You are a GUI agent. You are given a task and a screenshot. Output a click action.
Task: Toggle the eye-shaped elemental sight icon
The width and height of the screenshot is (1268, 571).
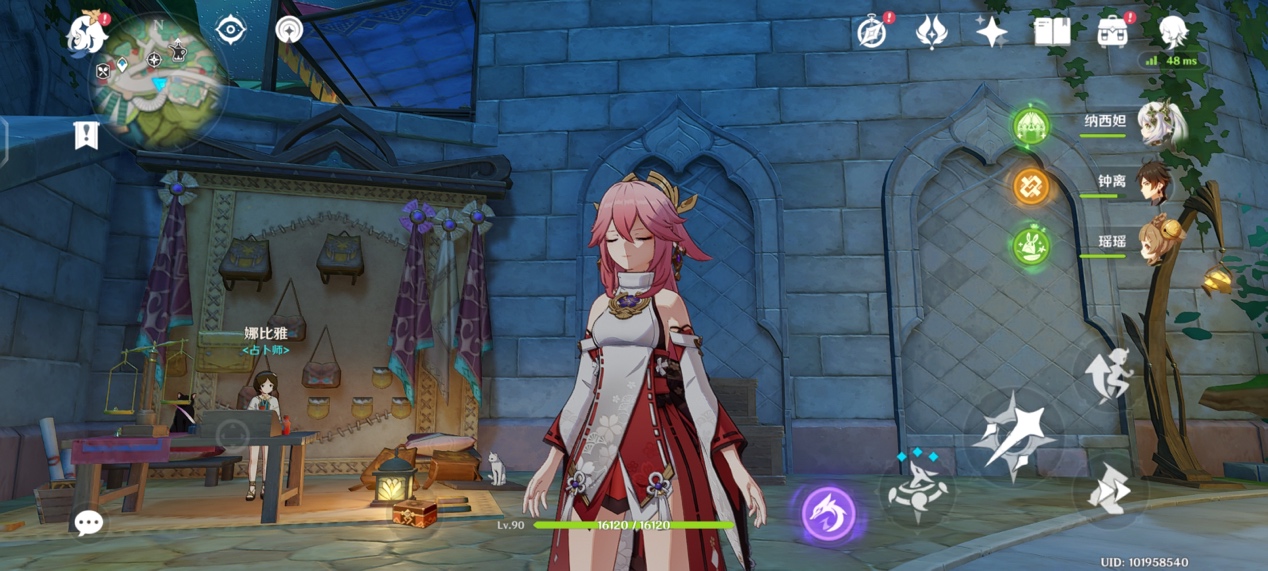[x=231, y=30]
